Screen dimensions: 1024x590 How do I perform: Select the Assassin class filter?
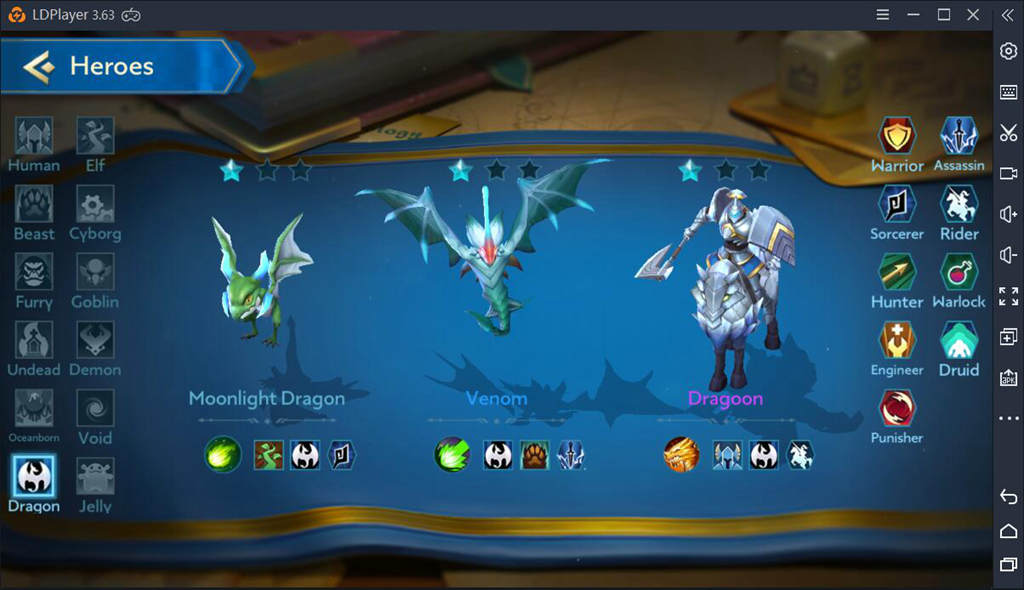pos(958,137)
